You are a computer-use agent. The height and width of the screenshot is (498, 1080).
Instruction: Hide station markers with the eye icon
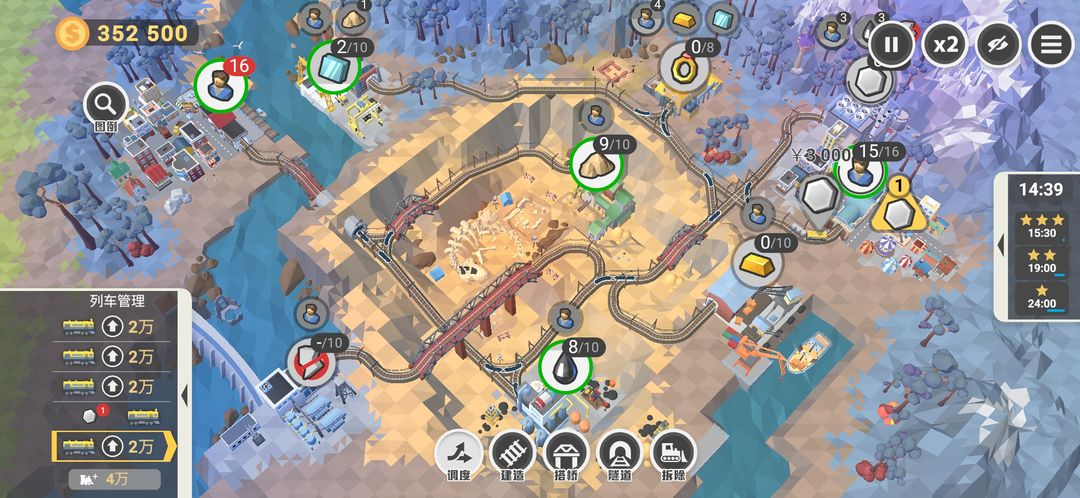(x=998, y=44)
